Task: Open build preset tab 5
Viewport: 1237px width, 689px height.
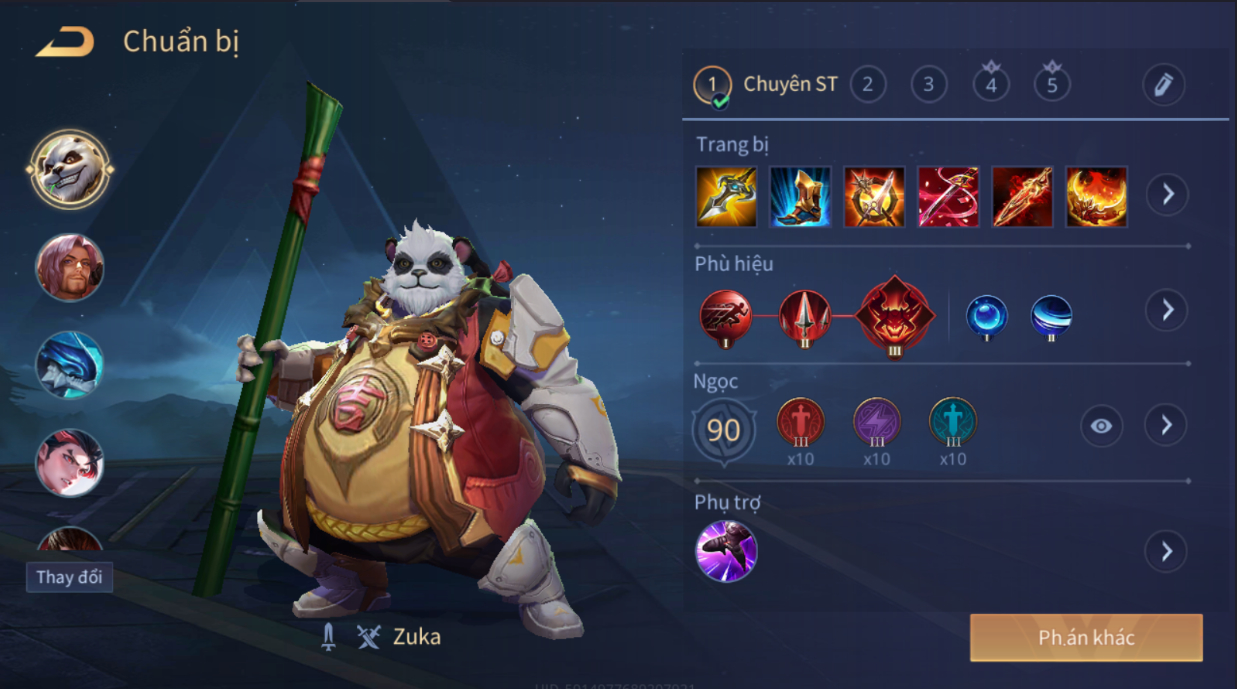Action: coord(1052,85)
